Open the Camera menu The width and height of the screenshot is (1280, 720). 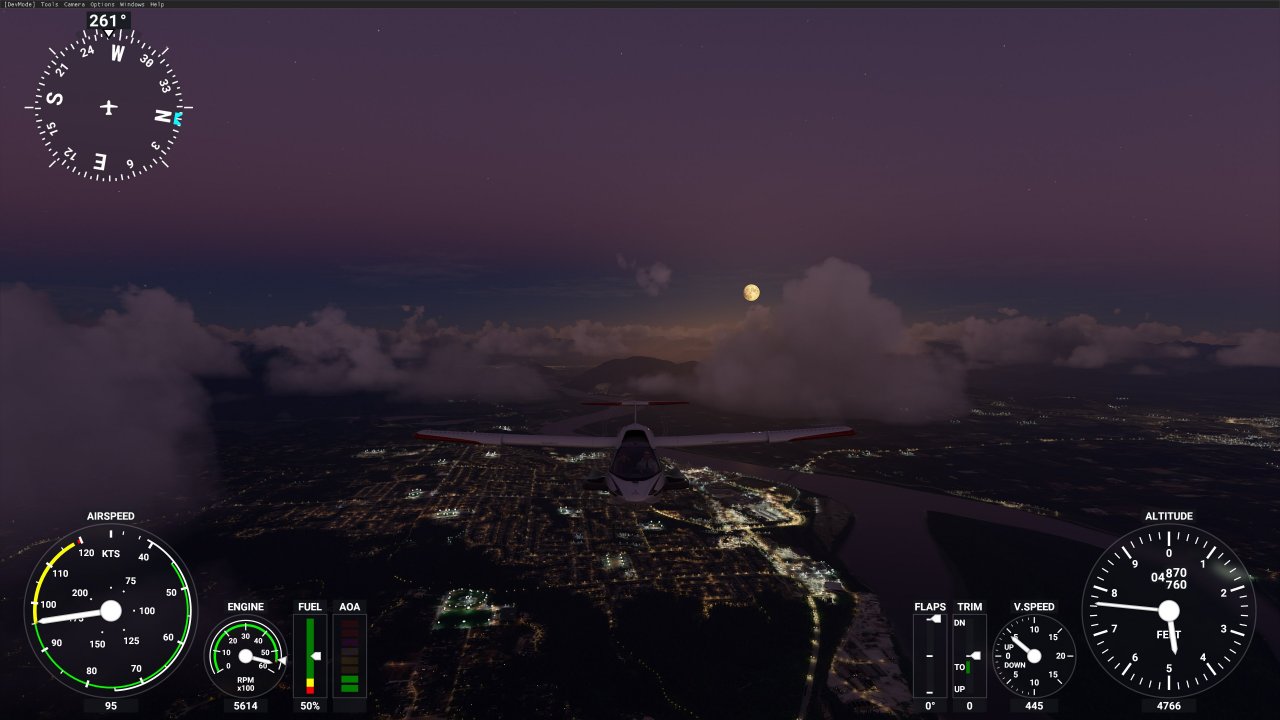coord(75,4)
